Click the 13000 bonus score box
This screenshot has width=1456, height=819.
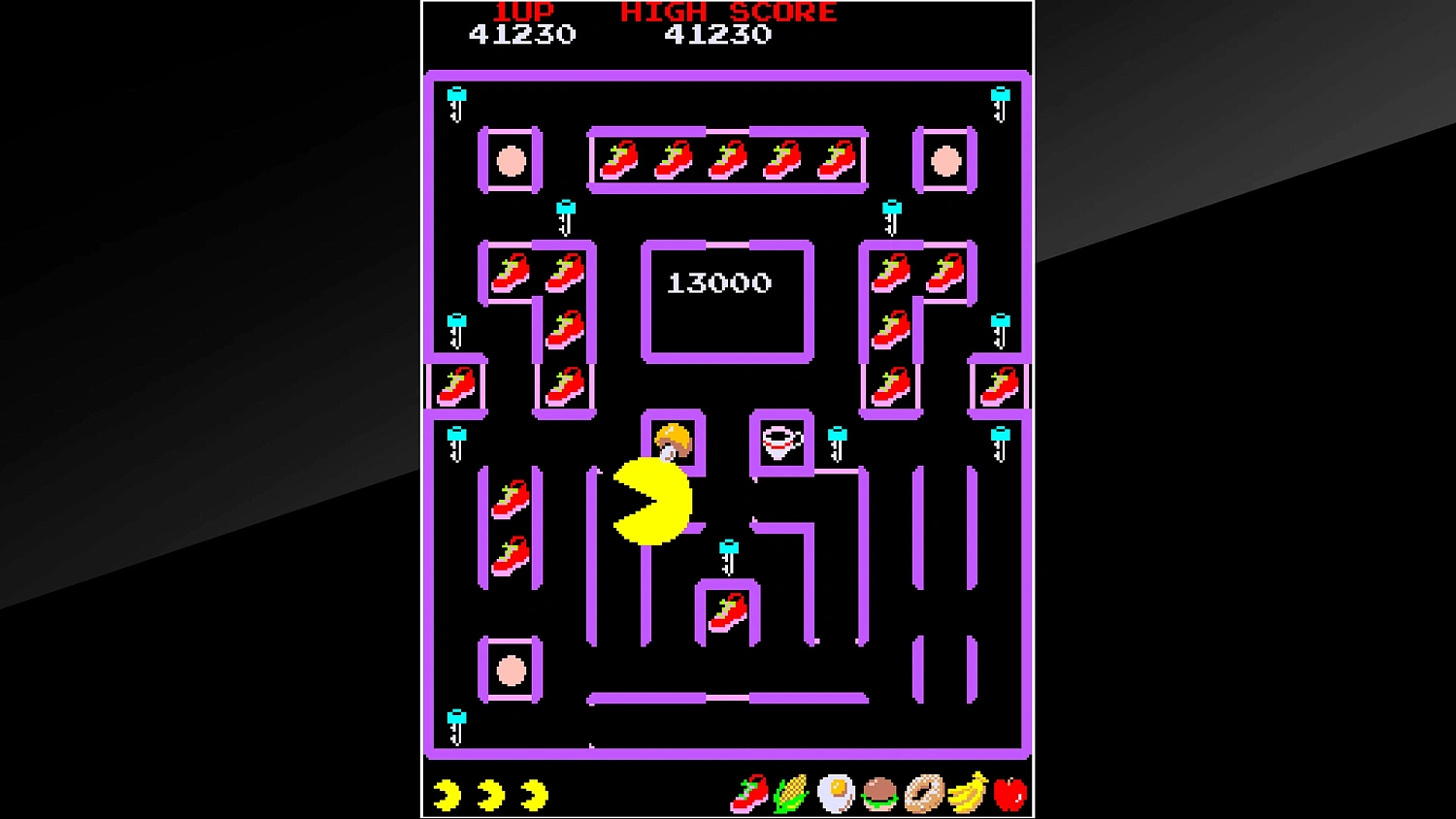pyautogui.click(x=721, y=283)
